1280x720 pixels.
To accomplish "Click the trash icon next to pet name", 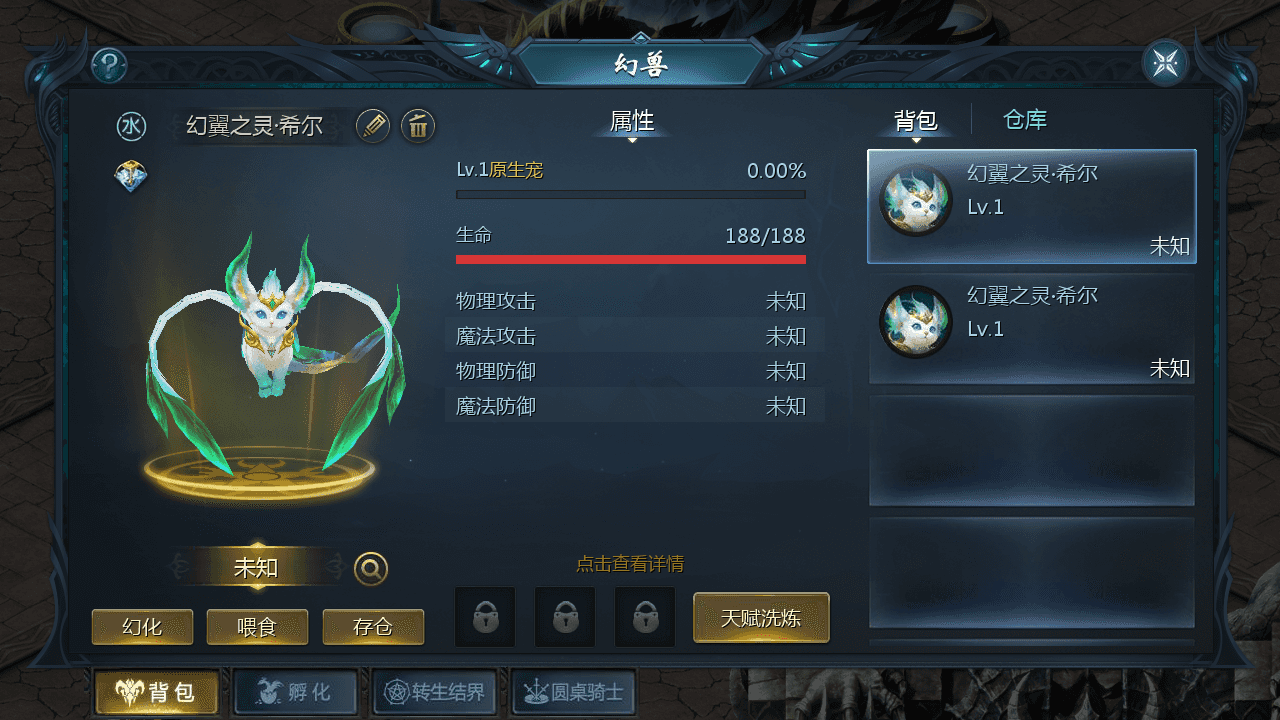I will click(417, 127).
